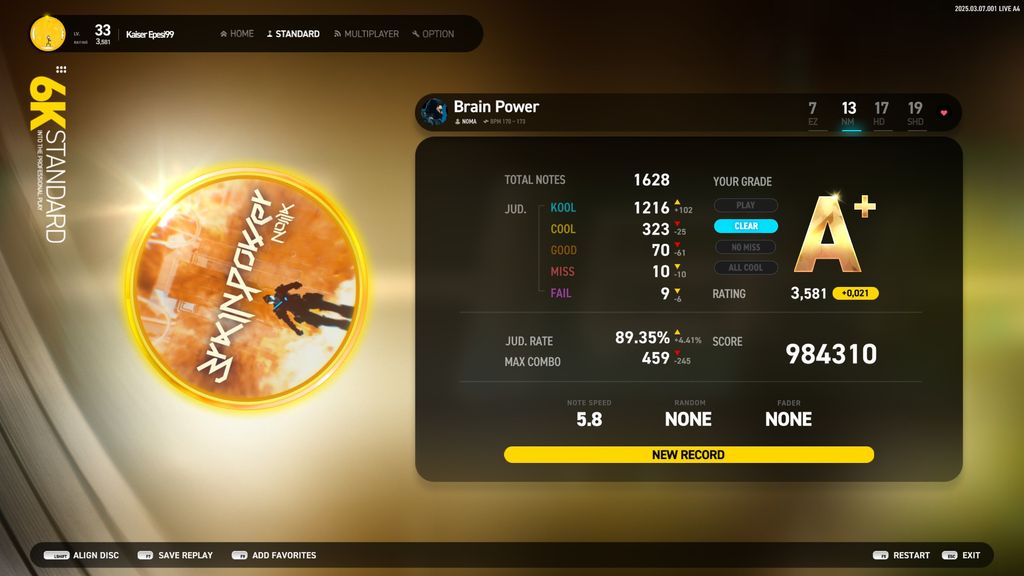This screenshot has width=1024, height=576.
Task: Click the Kaiser Epei99 player profile
Action: point(150,34)
